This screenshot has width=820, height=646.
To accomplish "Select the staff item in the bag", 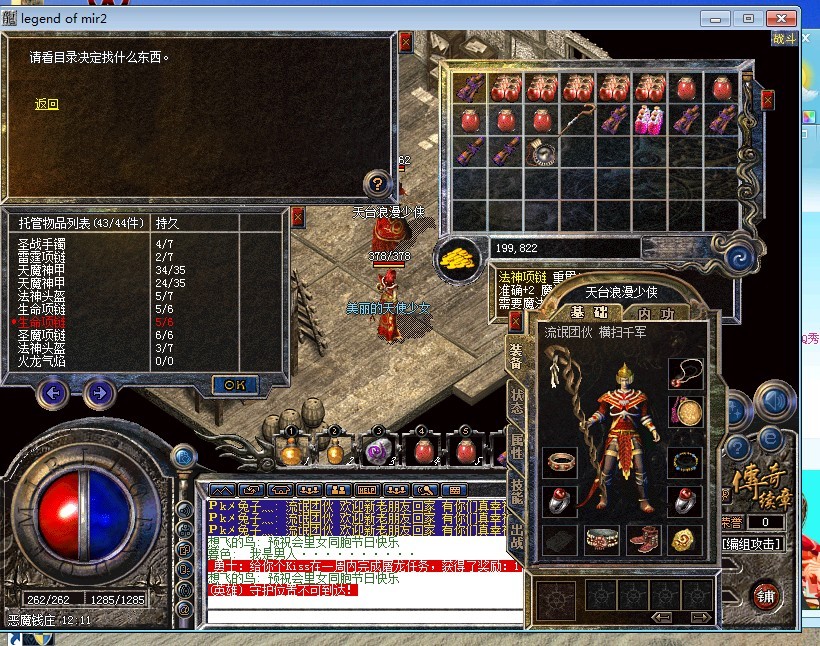I will tap(577, 121).
